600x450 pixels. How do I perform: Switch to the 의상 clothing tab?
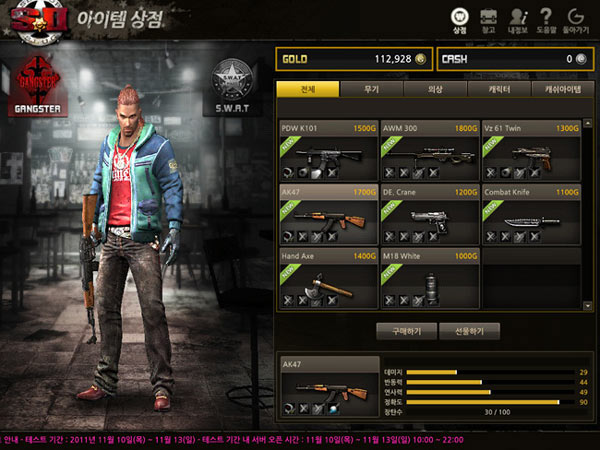(435, 90)
